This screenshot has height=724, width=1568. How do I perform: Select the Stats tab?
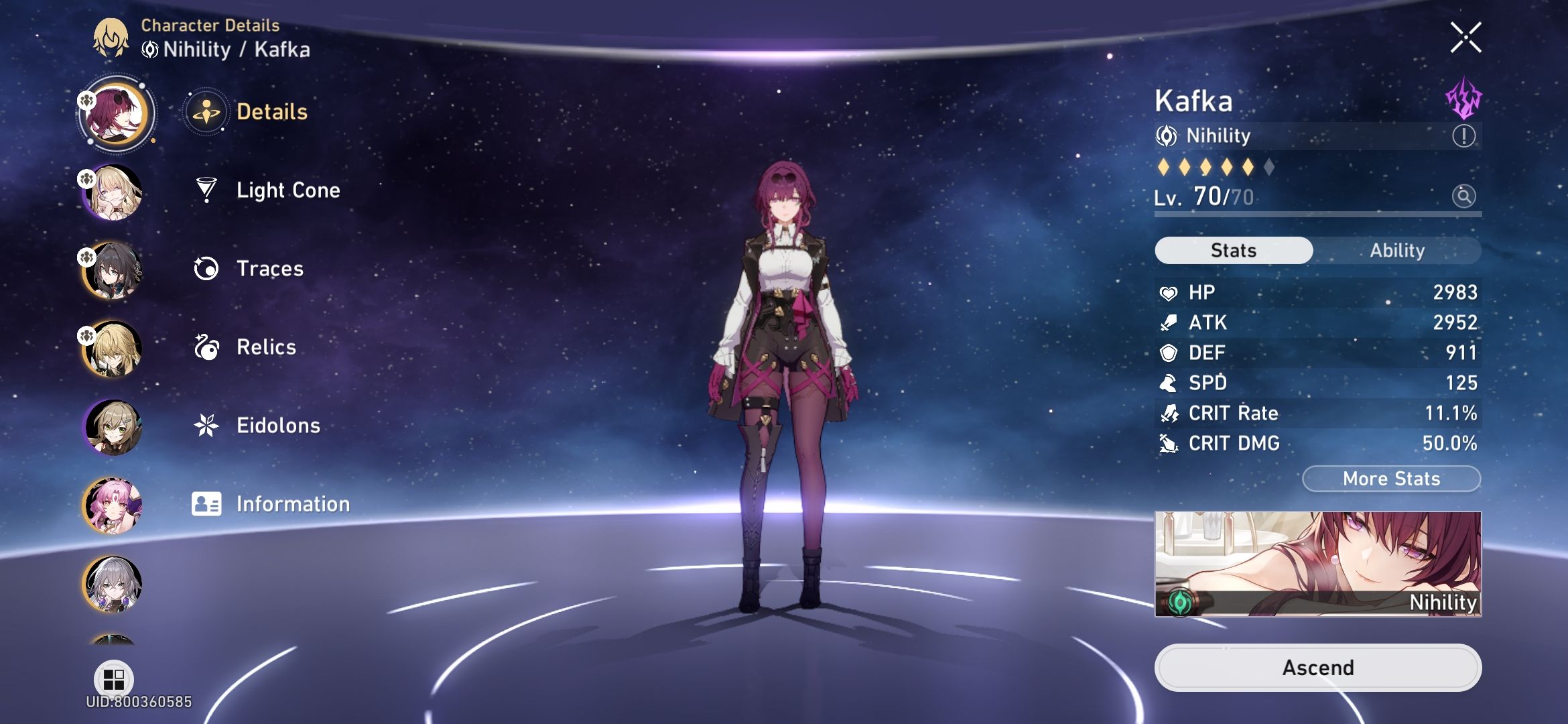(x=1233, y=250)
